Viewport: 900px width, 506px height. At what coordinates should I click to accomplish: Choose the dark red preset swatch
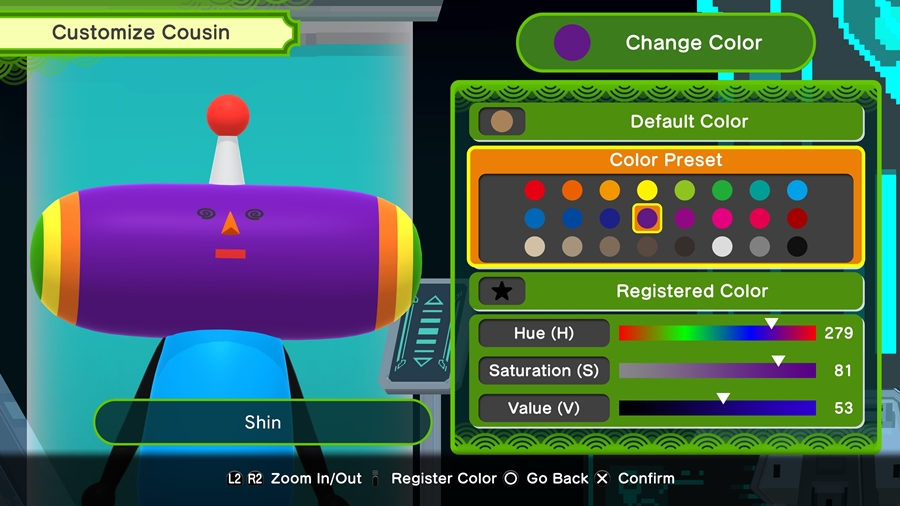click(x=797, y=218)
